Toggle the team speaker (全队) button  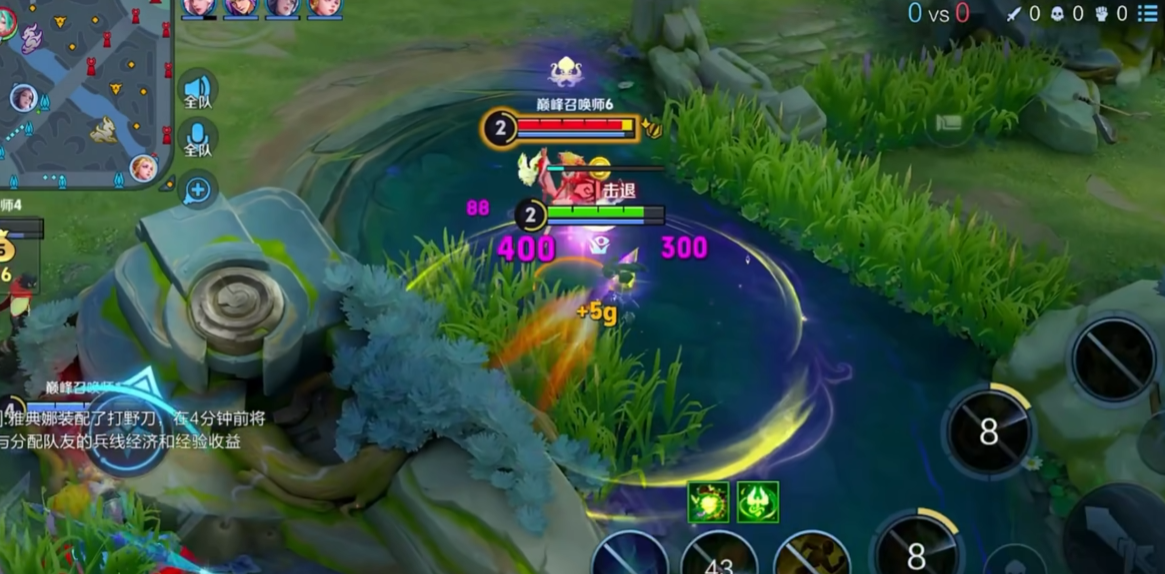click(197, 91)
